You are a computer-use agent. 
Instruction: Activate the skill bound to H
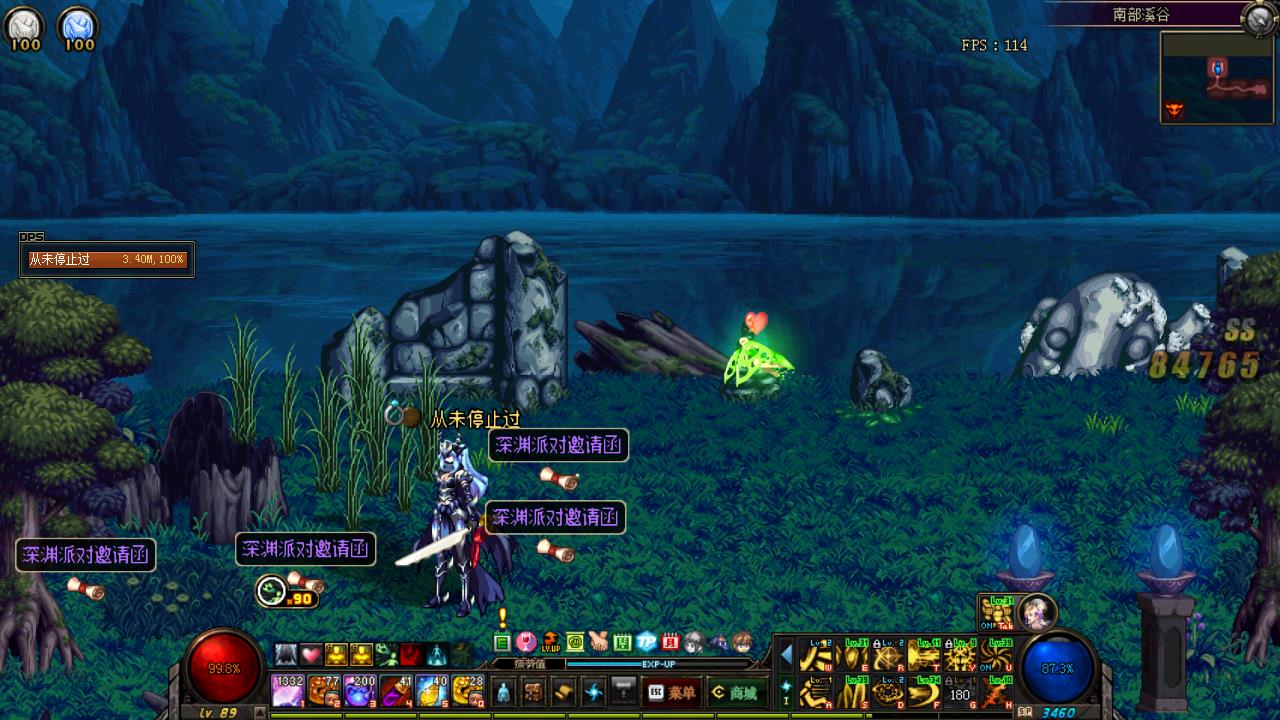point(996,691)
